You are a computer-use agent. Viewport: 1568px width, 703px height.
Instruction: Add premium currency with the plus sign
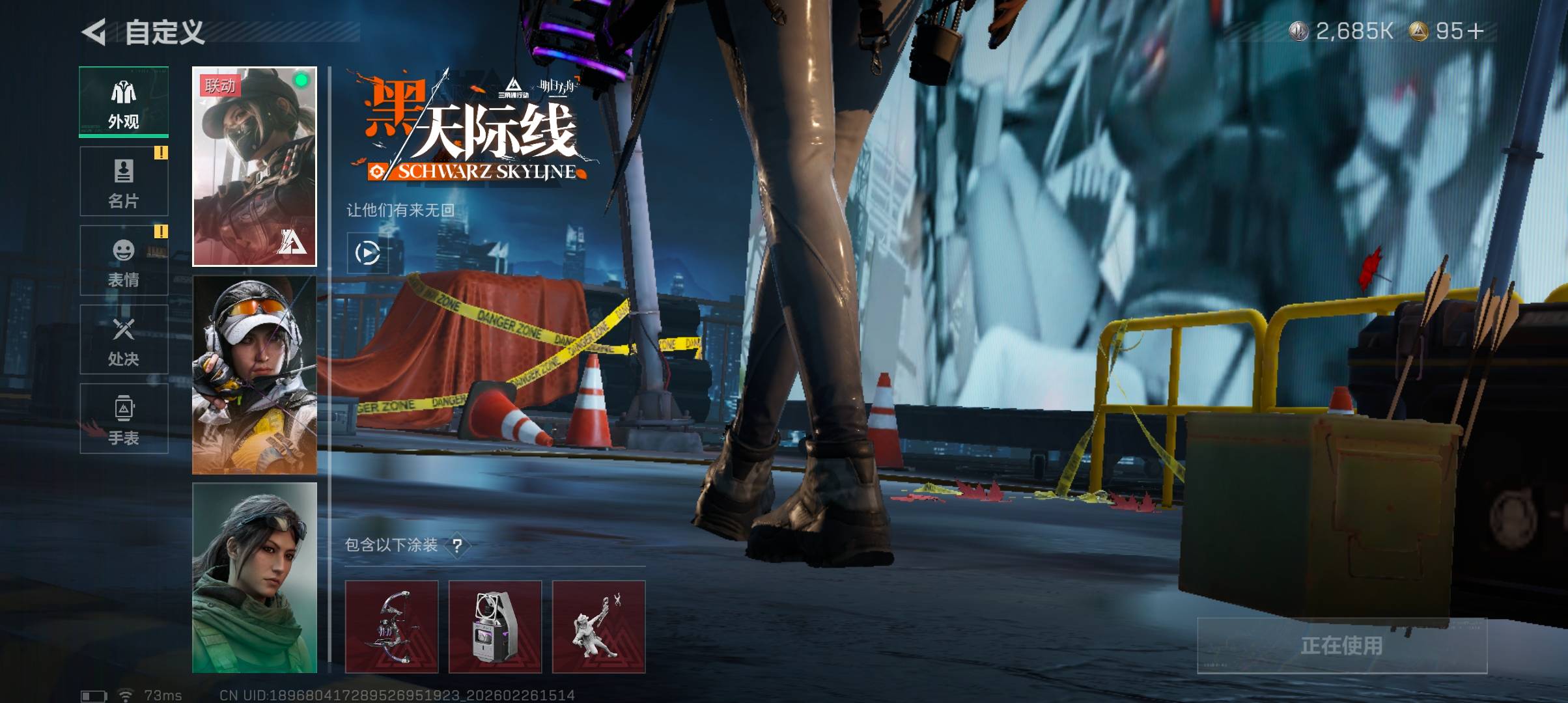tap(1476, 31)
